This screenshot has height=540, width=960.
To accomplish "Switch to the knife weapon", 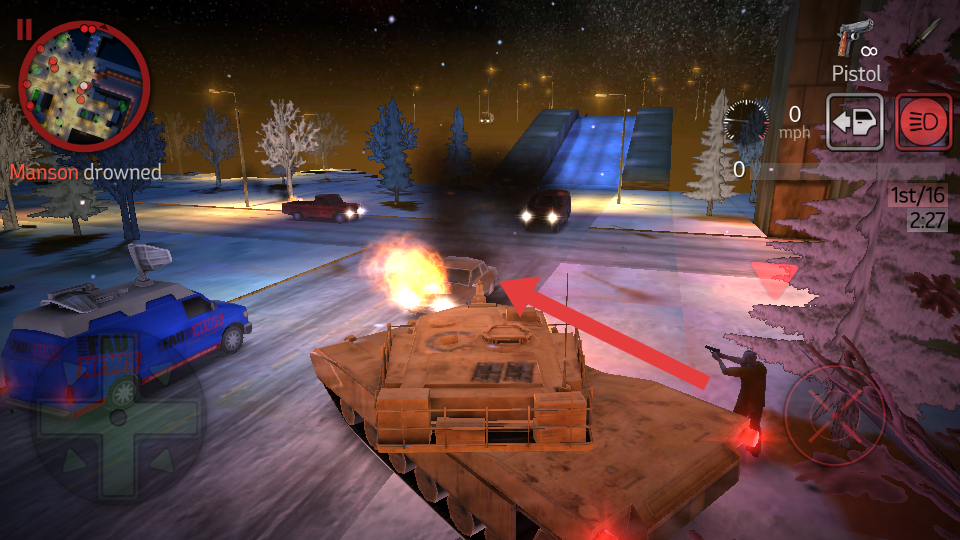I will [919, 38].
